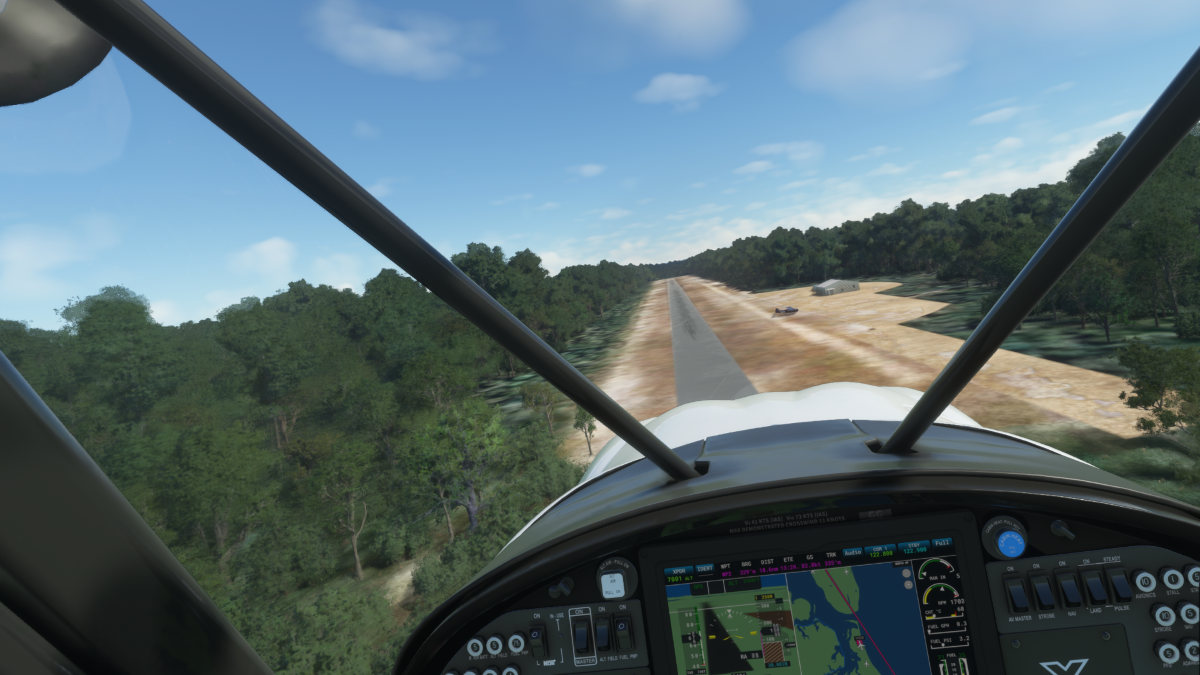Viewport: 1200px width, 675px height.
Task: Tap the Full button on the display
Action: coord(941,544)
